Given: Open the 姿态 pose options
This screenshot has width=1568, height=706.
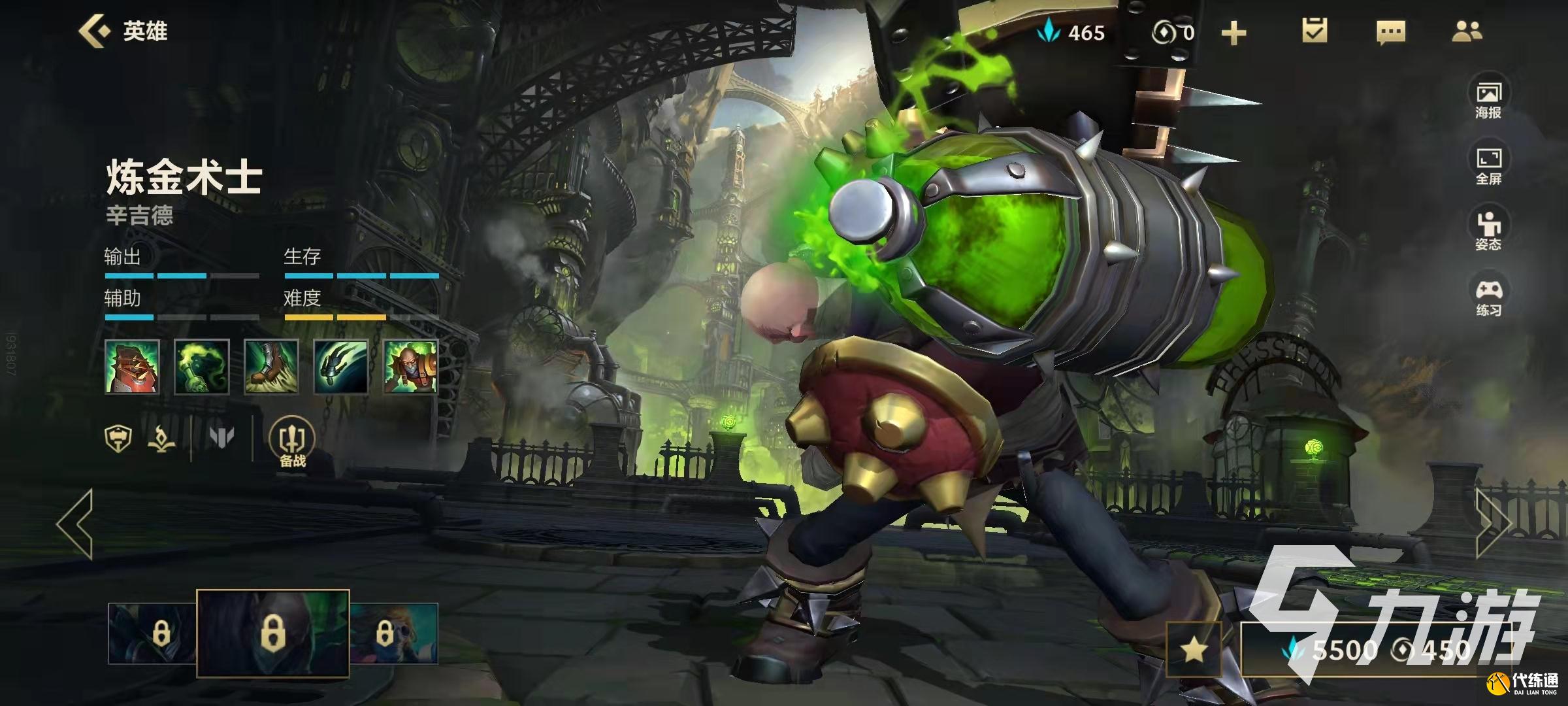Looking at the screenshot, I should (1488, 230).
